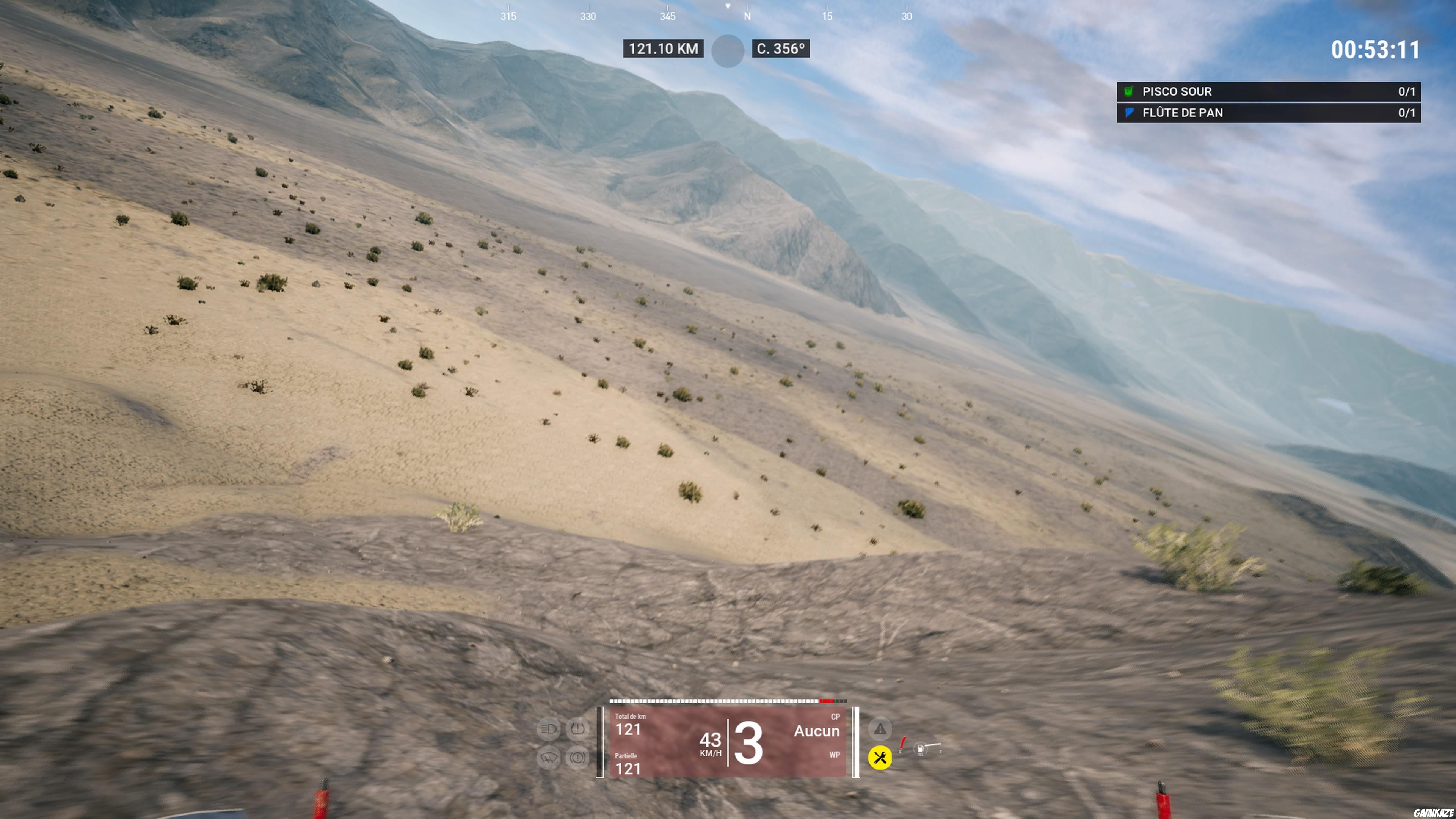Viewport: 1456px width, 819px height.
Task: Click the green Pisco Sour objective icon
Action: point(1128,91)
